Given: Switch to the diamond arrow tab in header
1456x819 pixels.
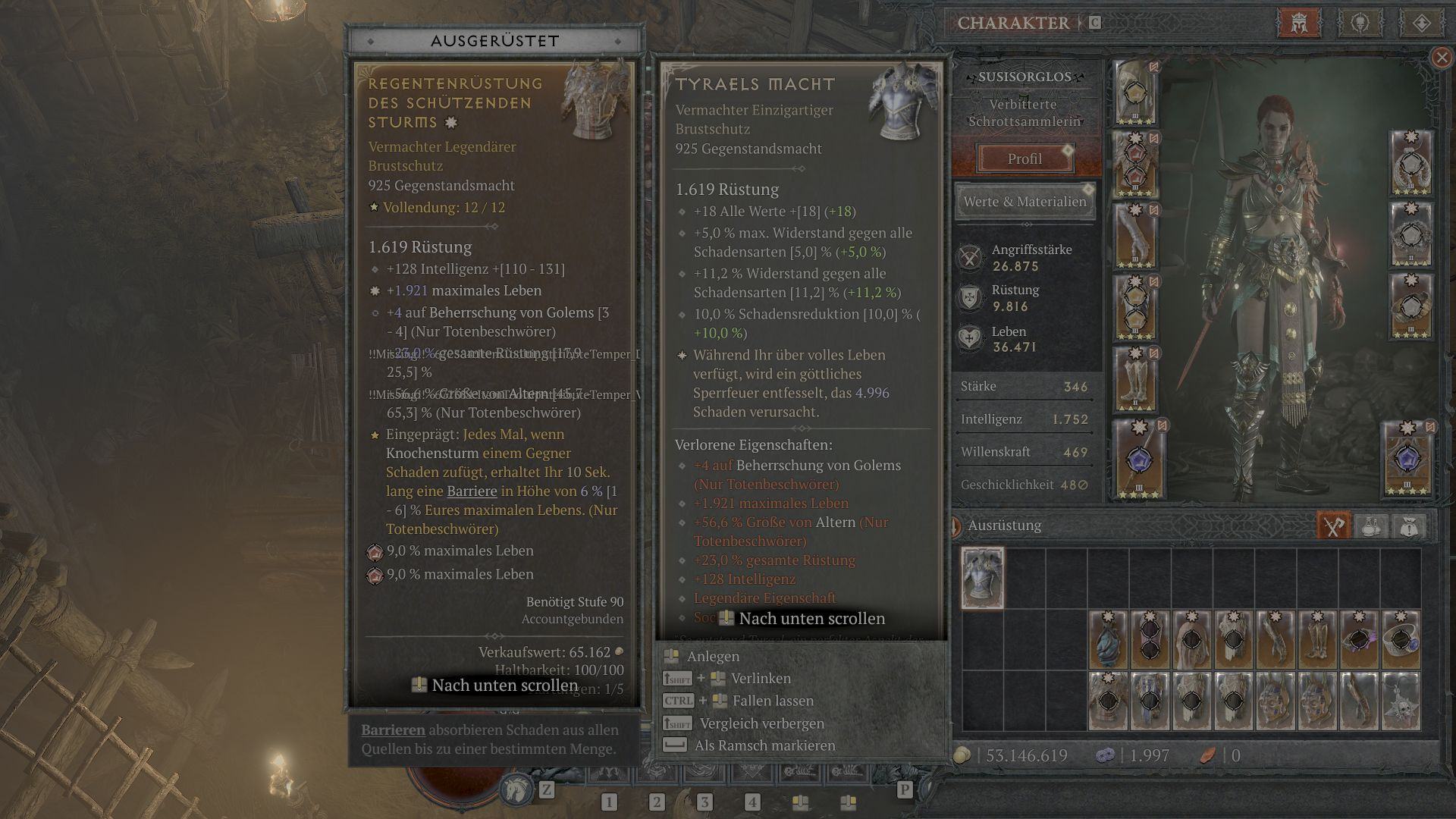Looking at the screenshot, I should pyautogui.click(x=1421, y=23).
